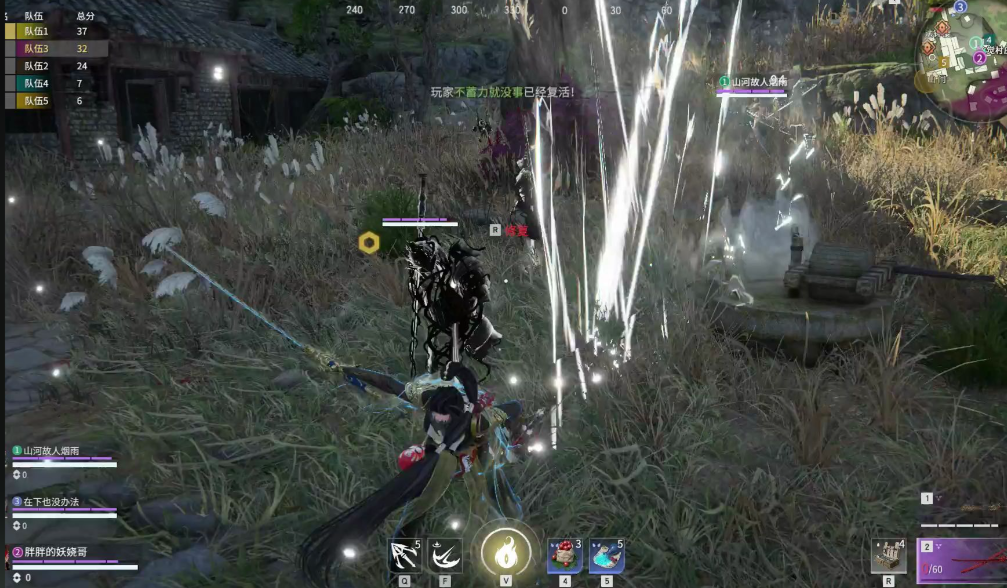This screenshot has width=1007, height=588.
Task: Click the highlighted 队伍3 scoreboard row
Action: [x=50, y=48]
